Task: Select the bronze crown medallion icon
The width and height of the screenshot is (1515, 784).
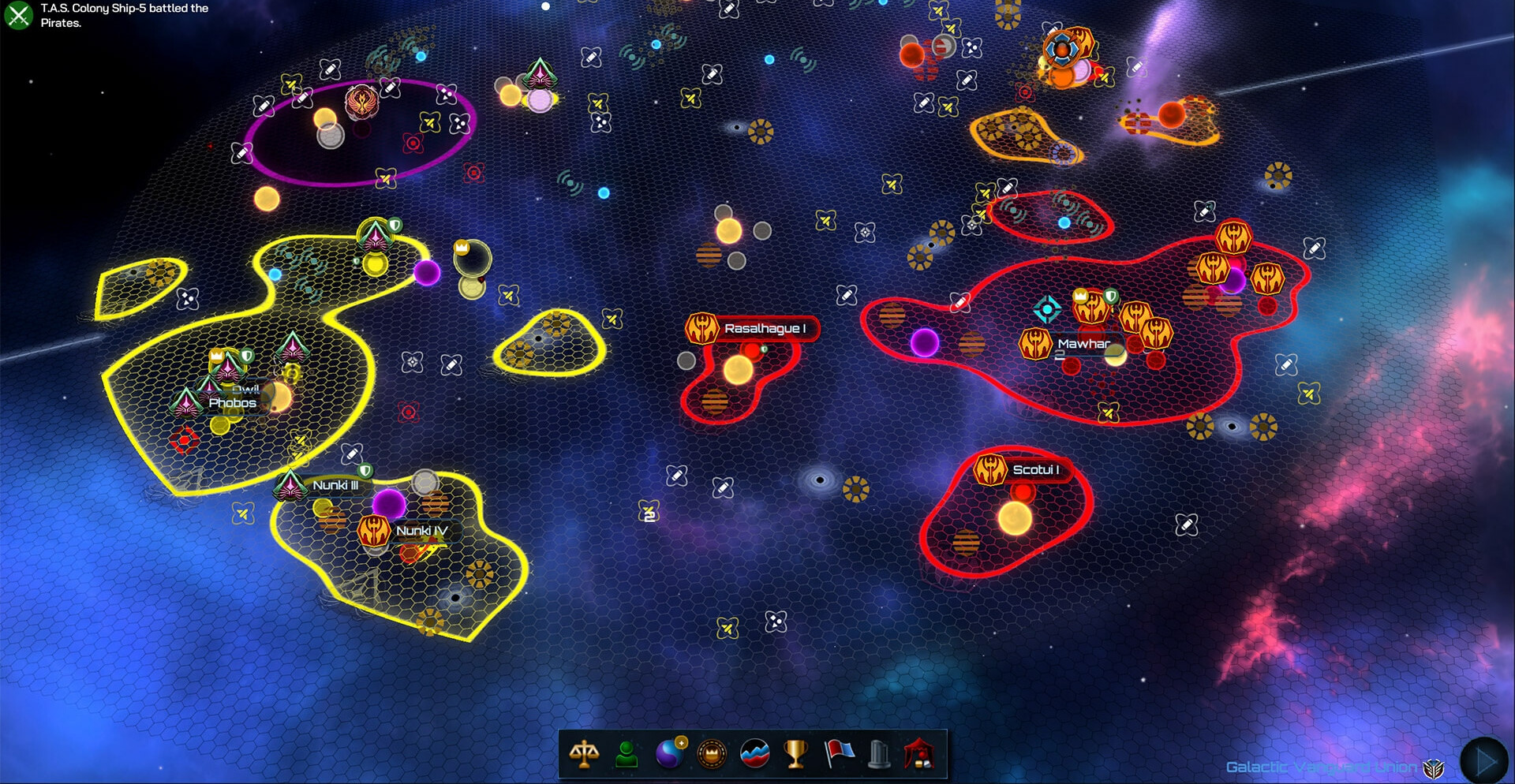Action: click(x=713, y=754)
